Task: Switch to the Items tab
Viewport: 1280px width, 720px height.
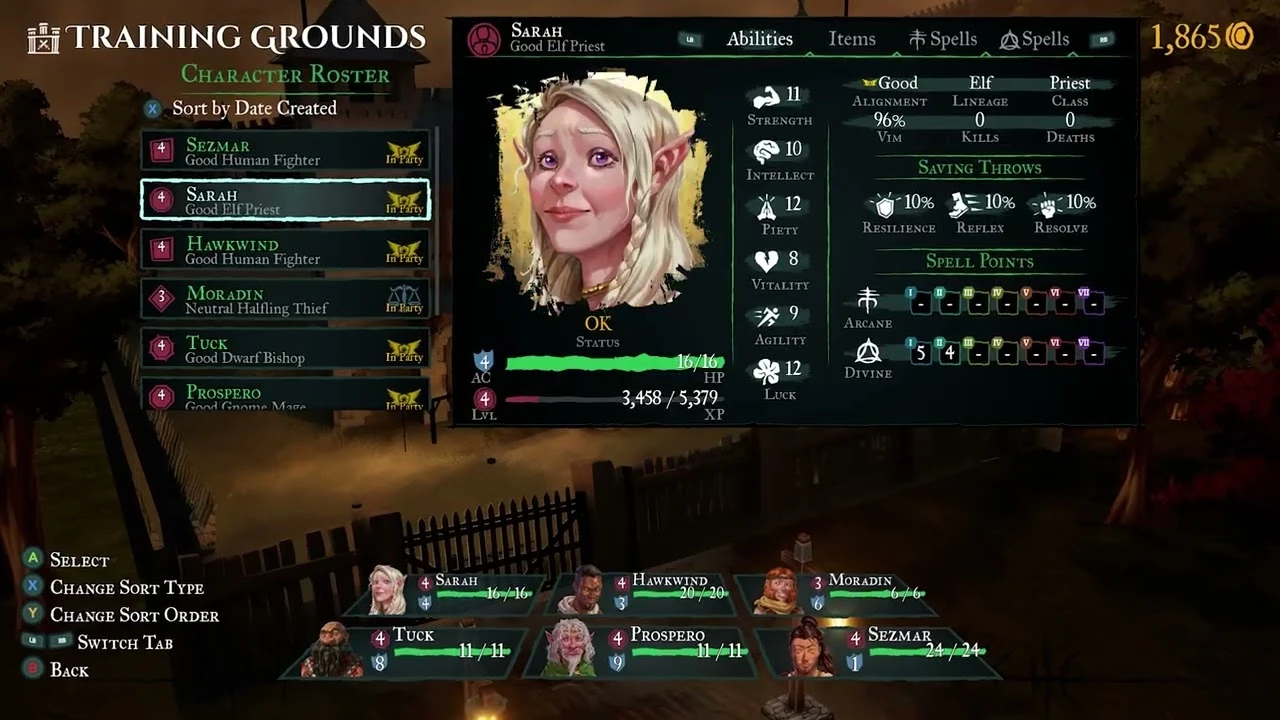Action: [851, 39]
